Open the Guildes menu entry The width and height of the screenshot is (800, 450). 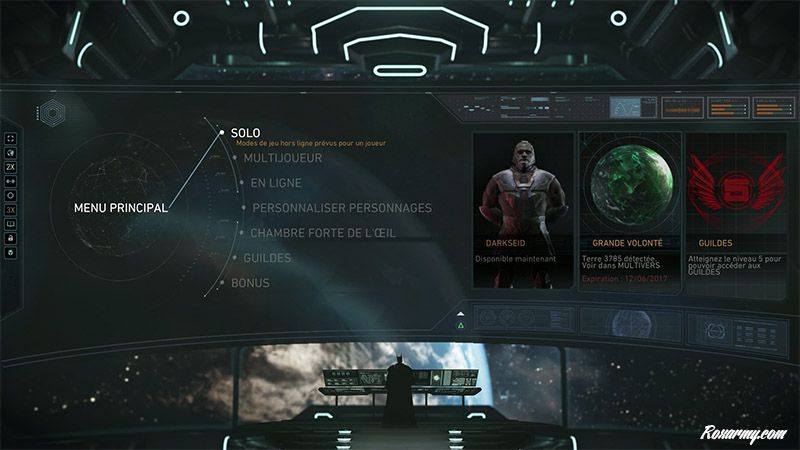[x=267, y=258]
